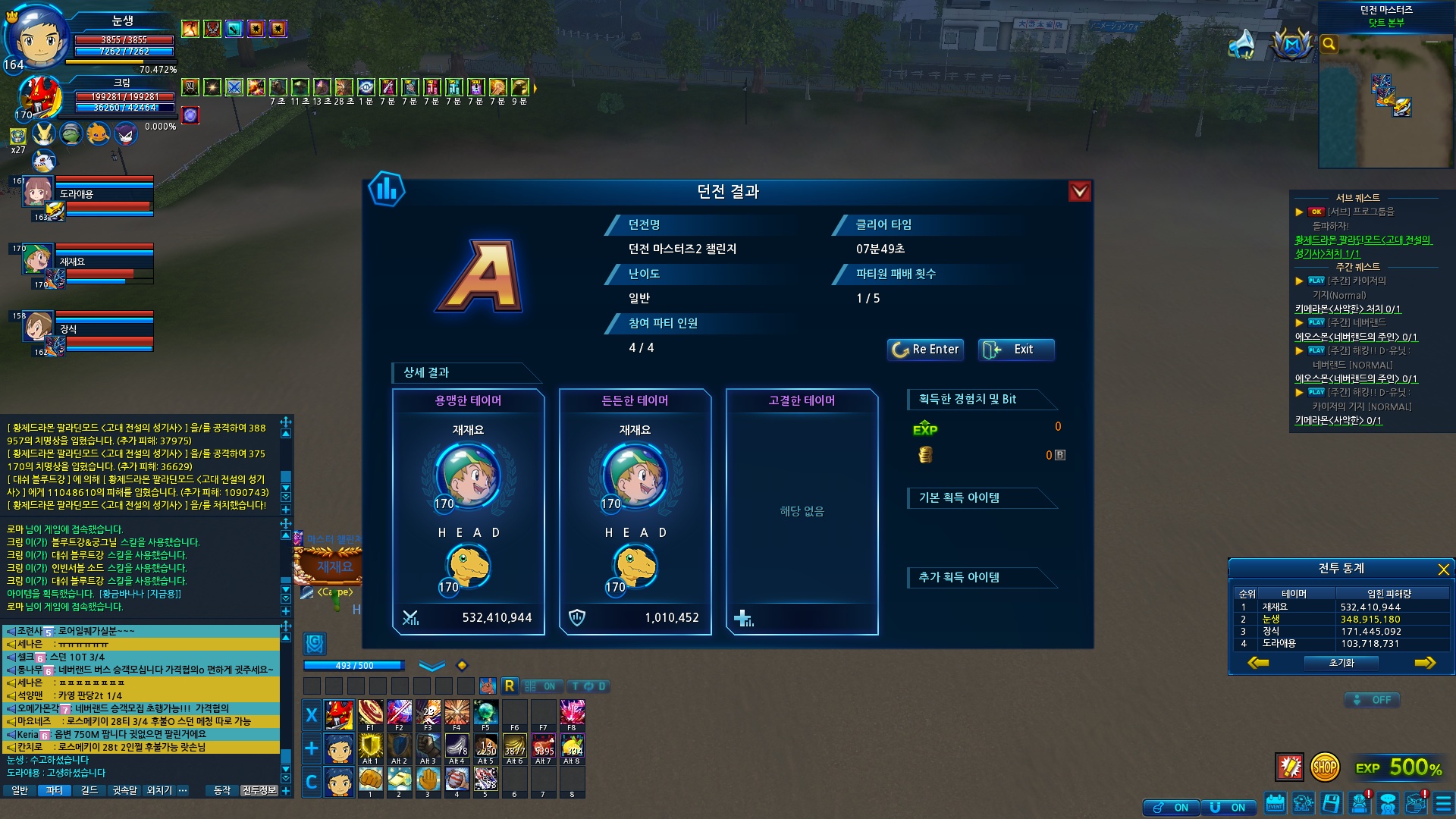Close the dungeon result window
Screen dimensions: 1456x819
(x=1079, y=192)
